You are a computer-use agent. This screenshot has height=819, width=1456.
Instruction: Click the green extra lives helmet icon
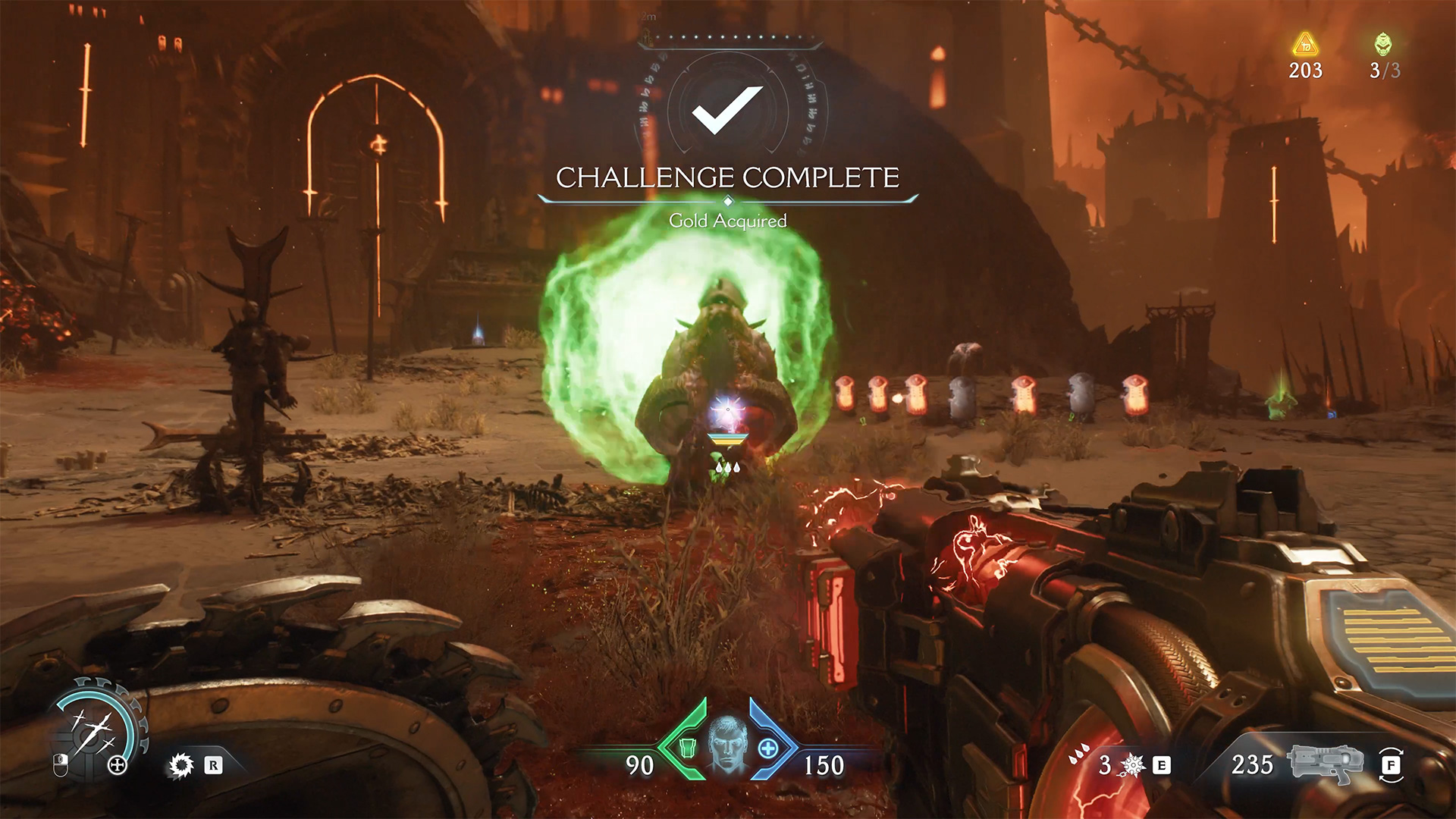tap(1383, 45)
